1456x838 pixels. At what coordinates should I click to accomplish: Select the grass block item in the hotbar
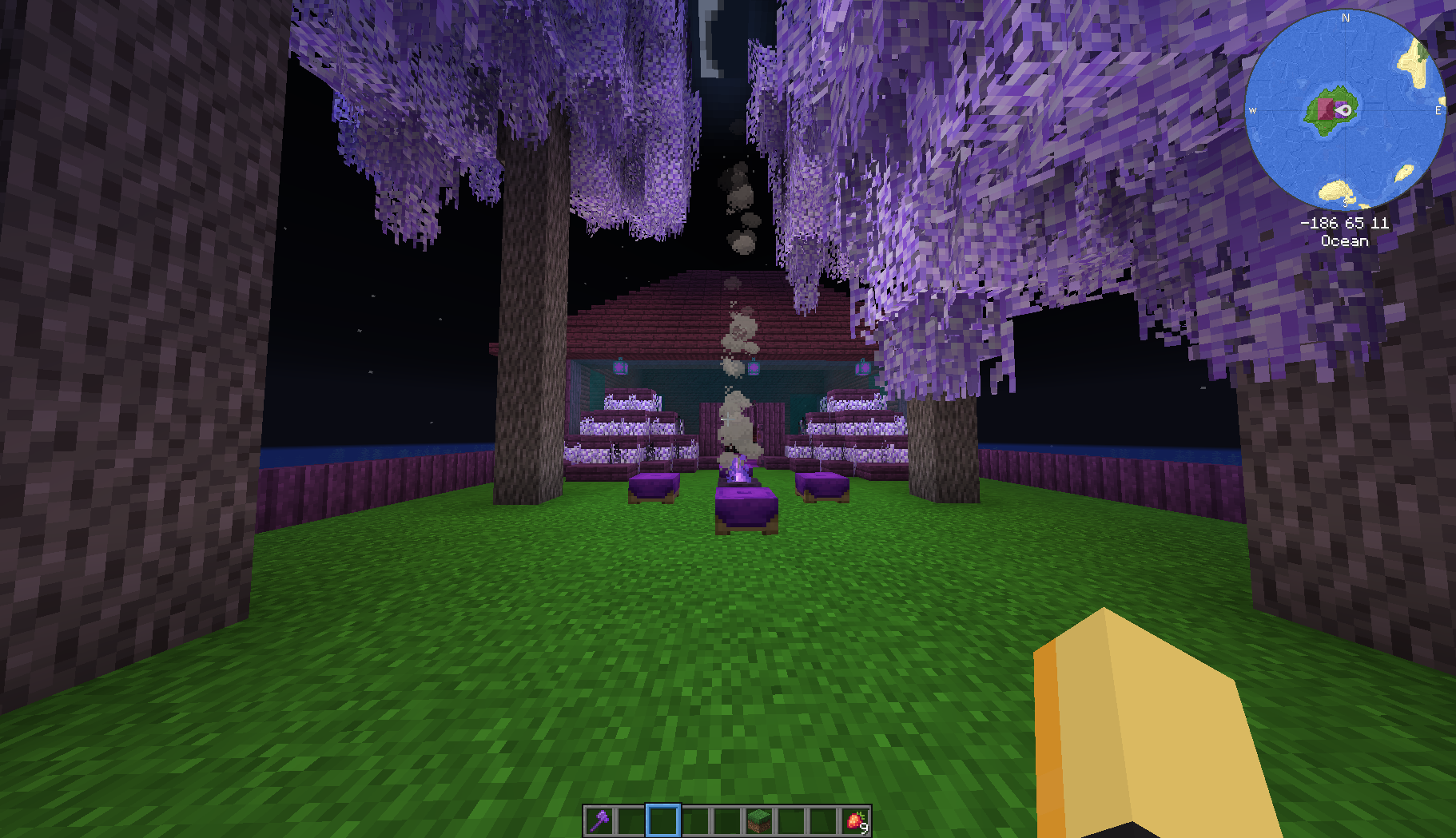click(759, 820)
